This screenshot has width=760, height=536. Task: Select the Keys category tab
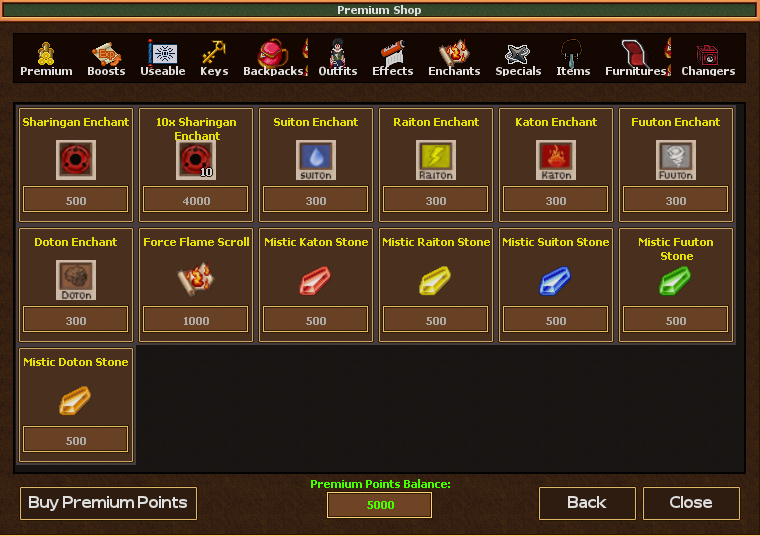click(213, 59)
